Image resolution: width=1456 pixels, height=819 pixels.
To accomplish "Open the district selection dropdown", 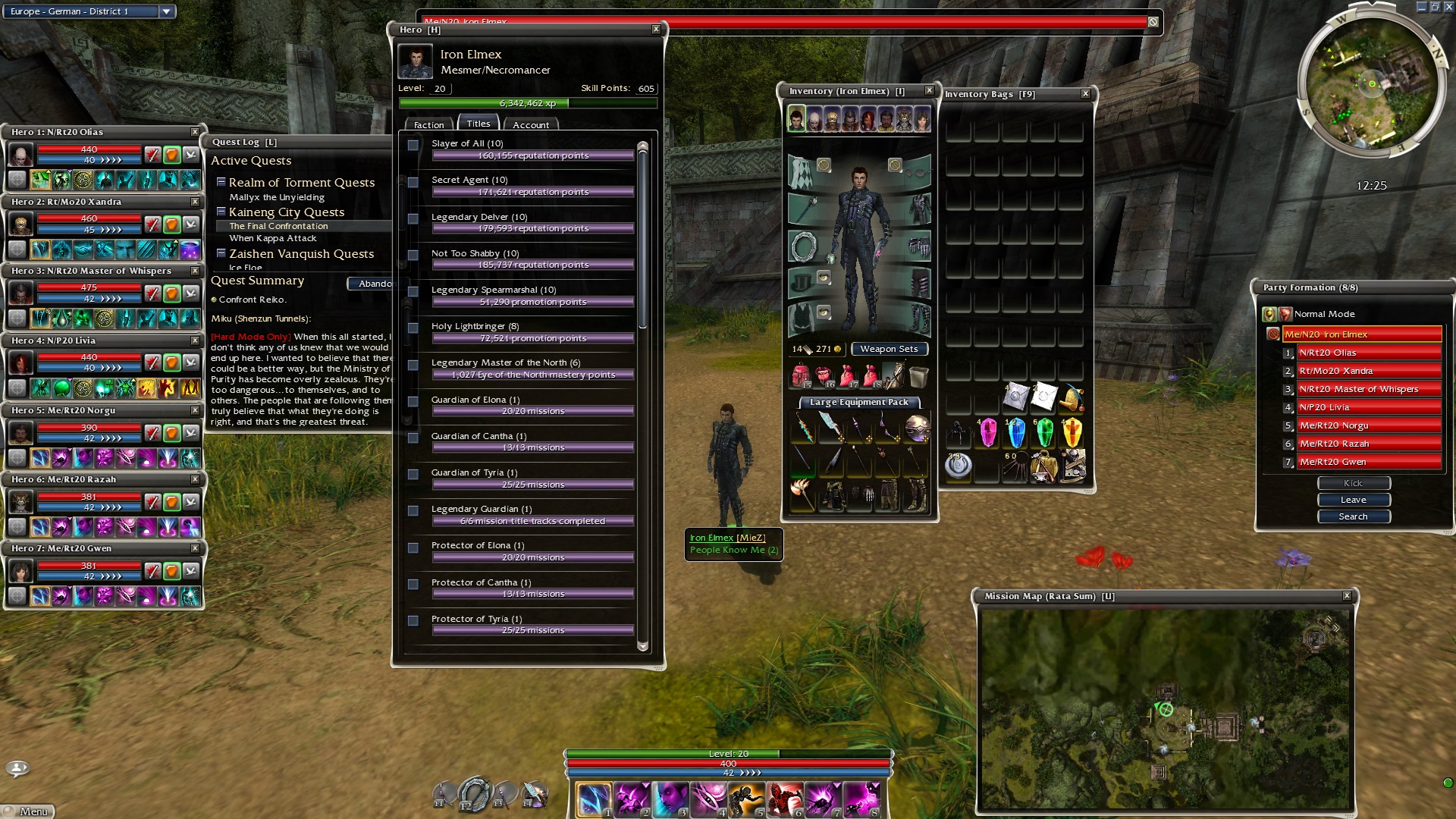I will [x=166, y=11].
